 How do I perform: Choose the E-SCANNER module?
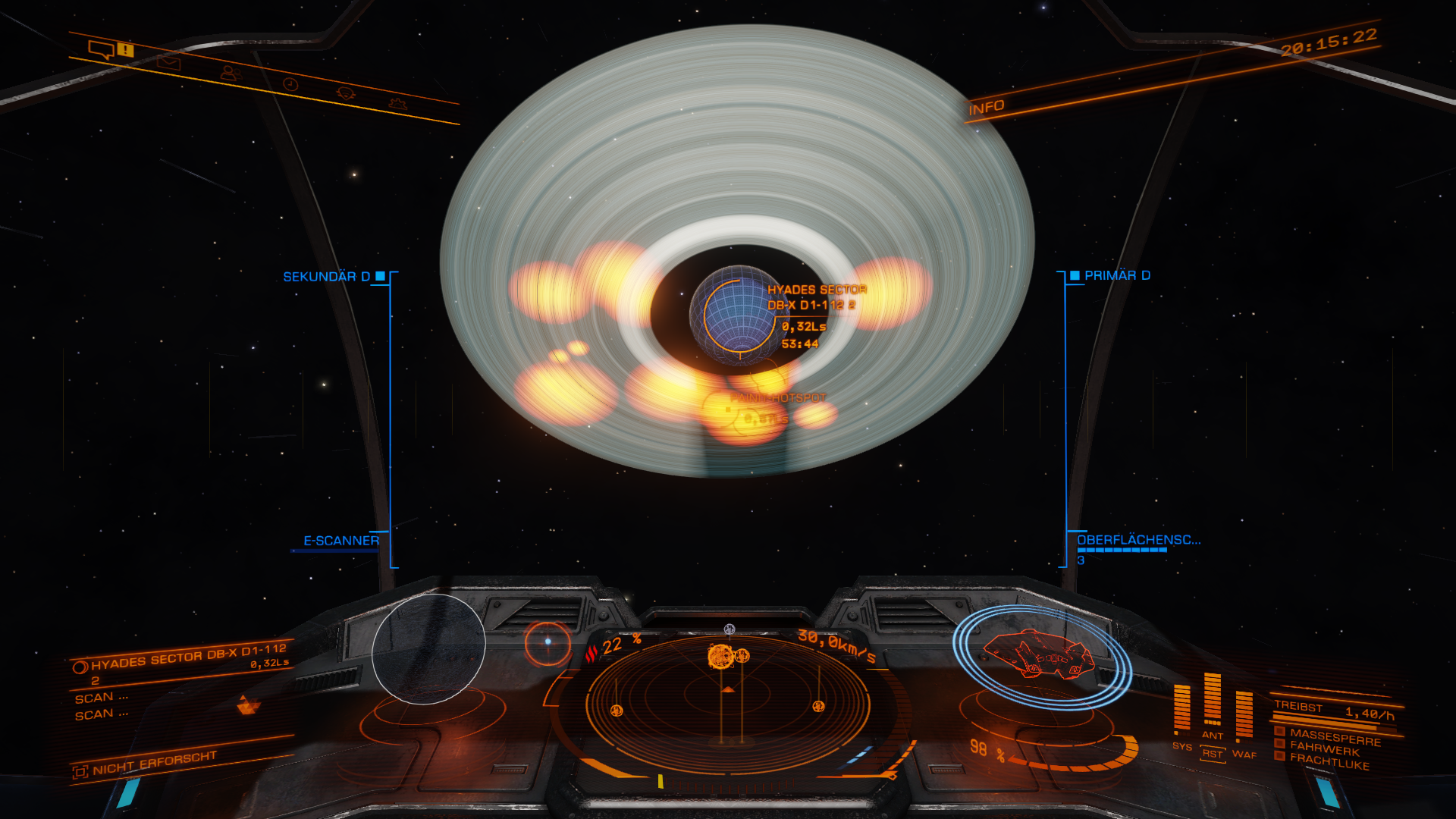click(x=340, y=541)
